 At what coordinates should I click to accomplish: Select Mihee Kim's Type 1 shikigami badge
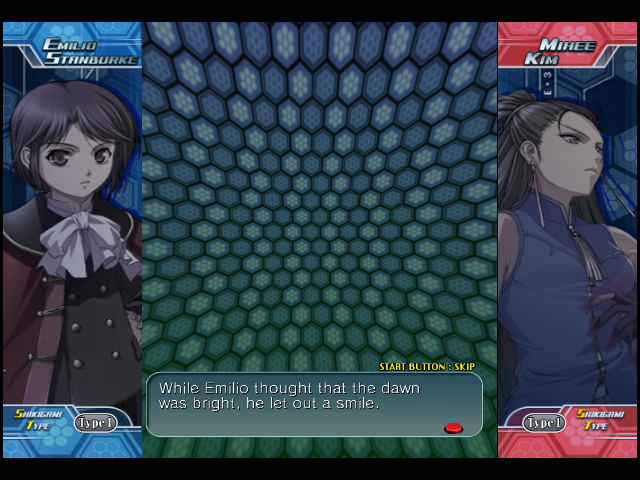coord(545,423)
